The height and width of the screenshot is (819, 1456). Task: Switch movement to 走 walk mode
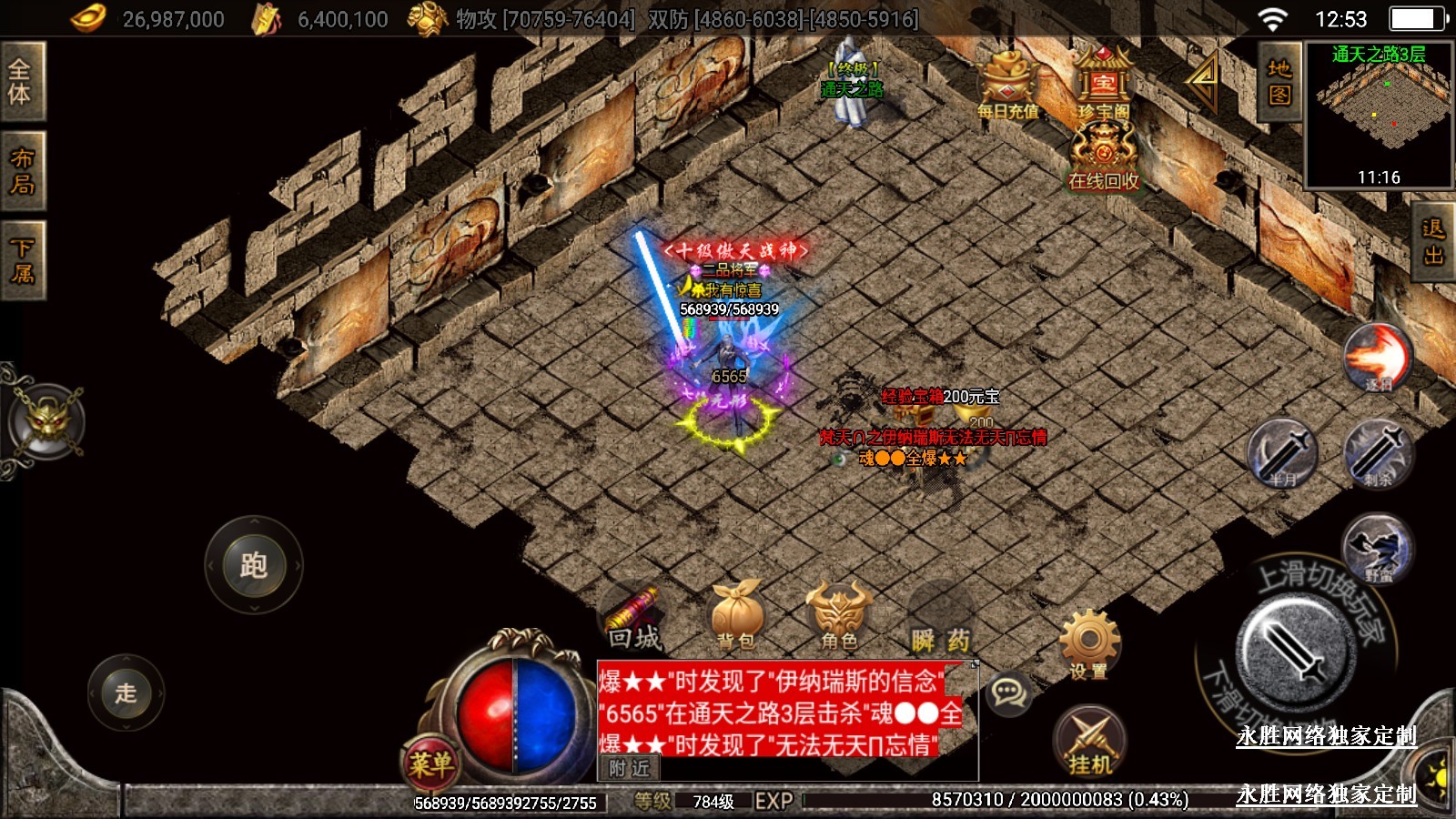click(x=126, y=693)
